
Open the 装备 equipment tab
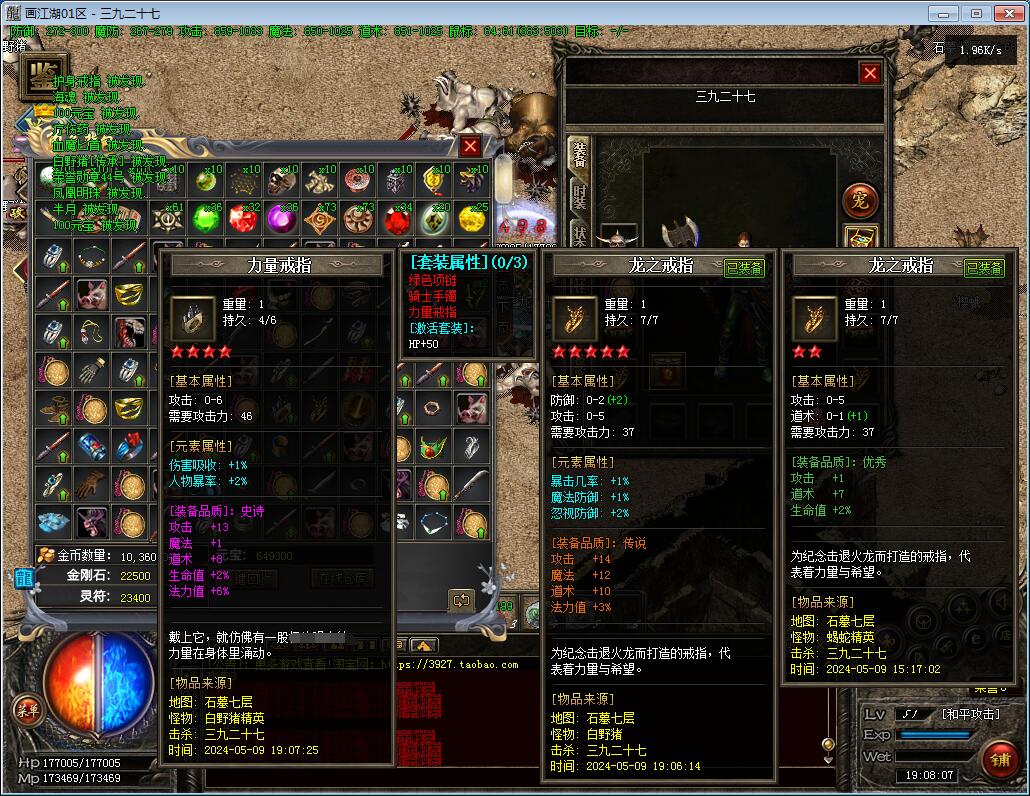(x=579, y=154)
